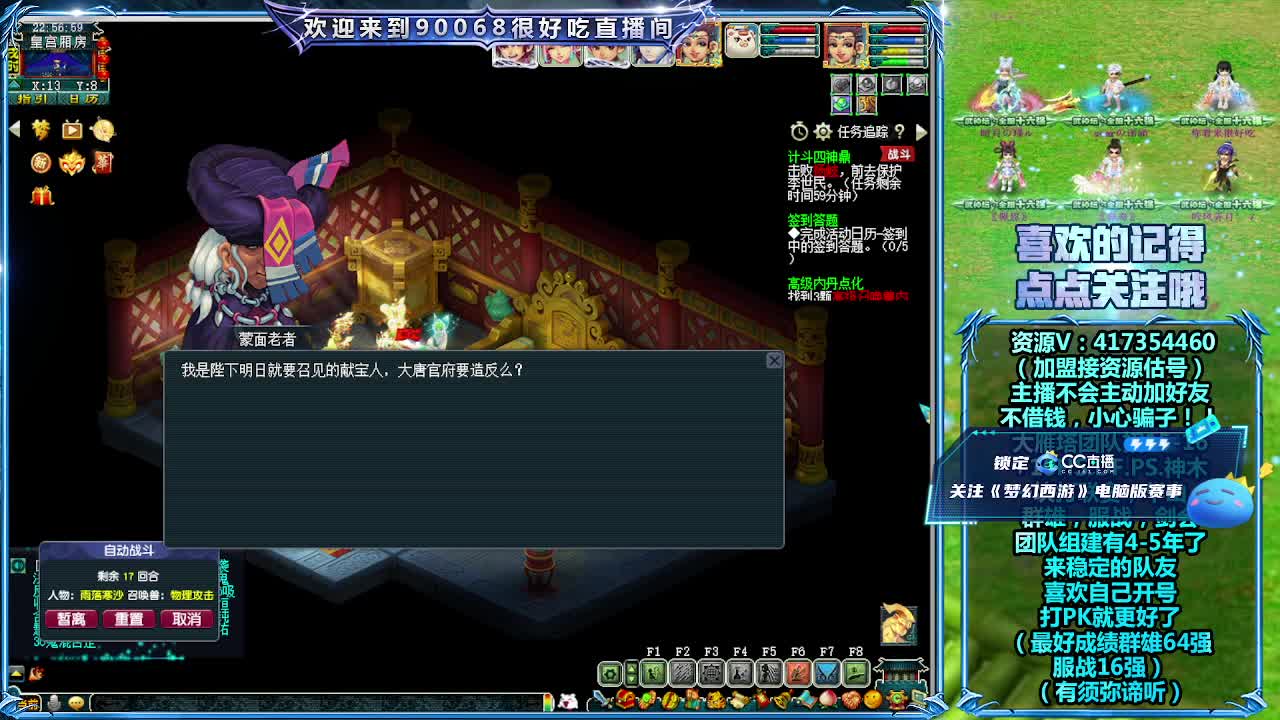
Task: Open the gift pack icon on the left sidebar
Action: (42, 195)
